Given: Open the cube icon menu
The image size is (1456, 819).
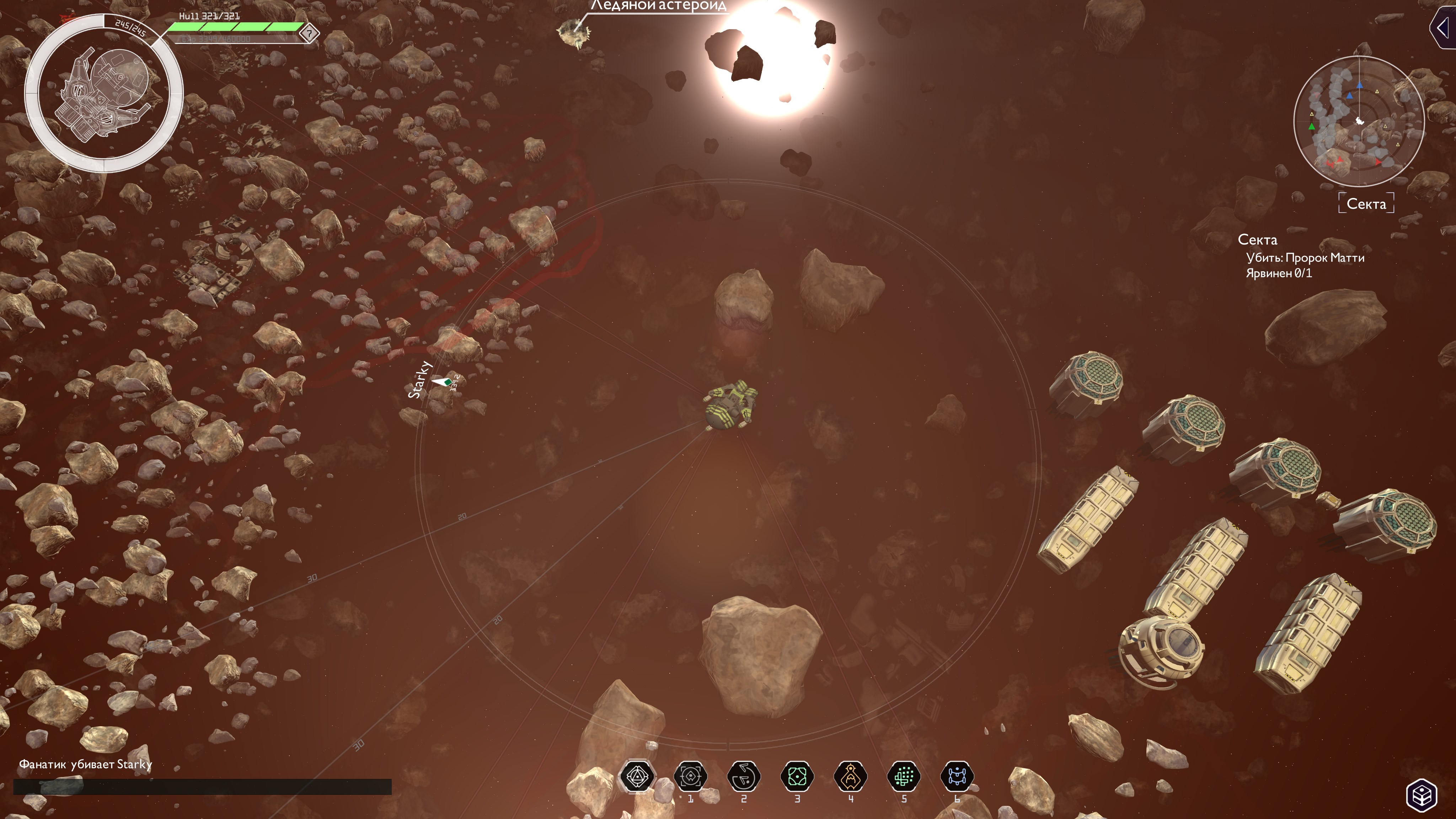Looking at the screenshot, I should [1422, 795].
